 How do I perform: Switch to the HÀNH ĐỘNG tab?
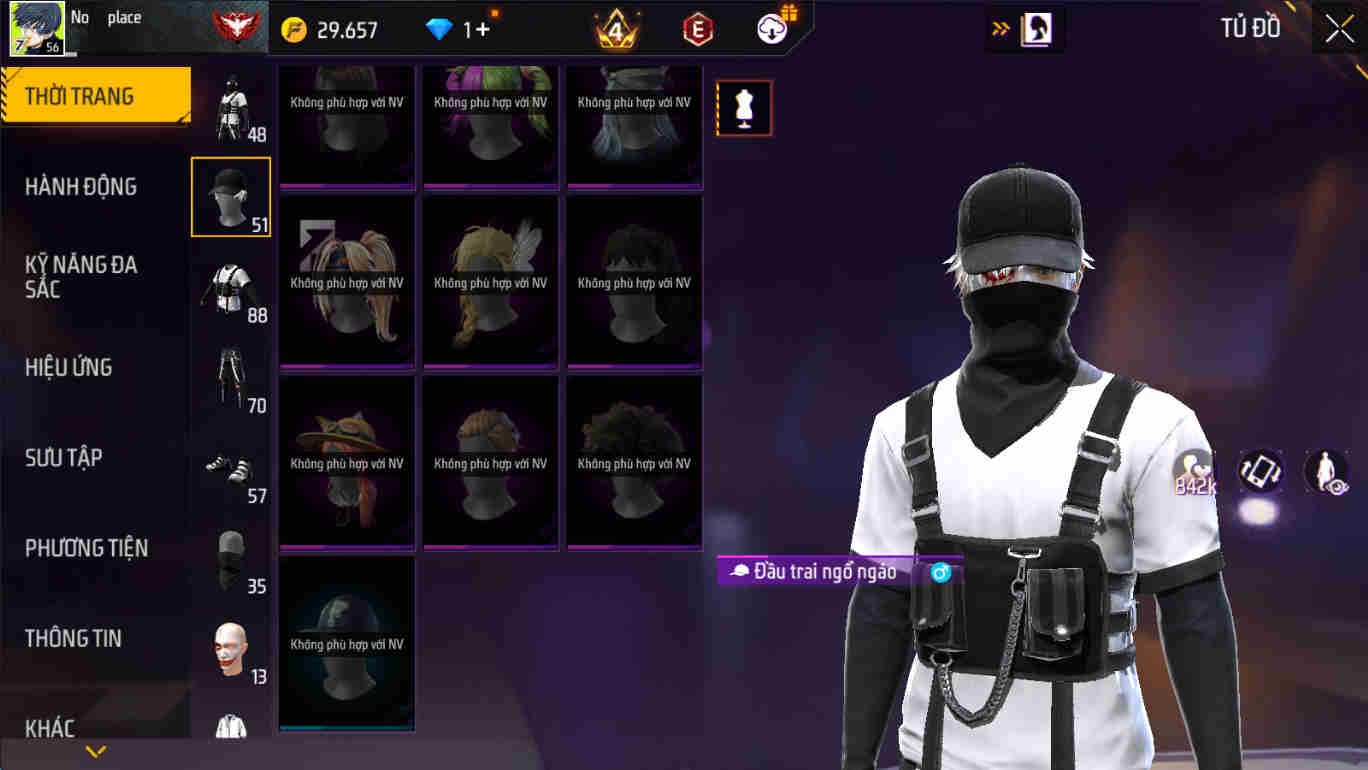82,186
